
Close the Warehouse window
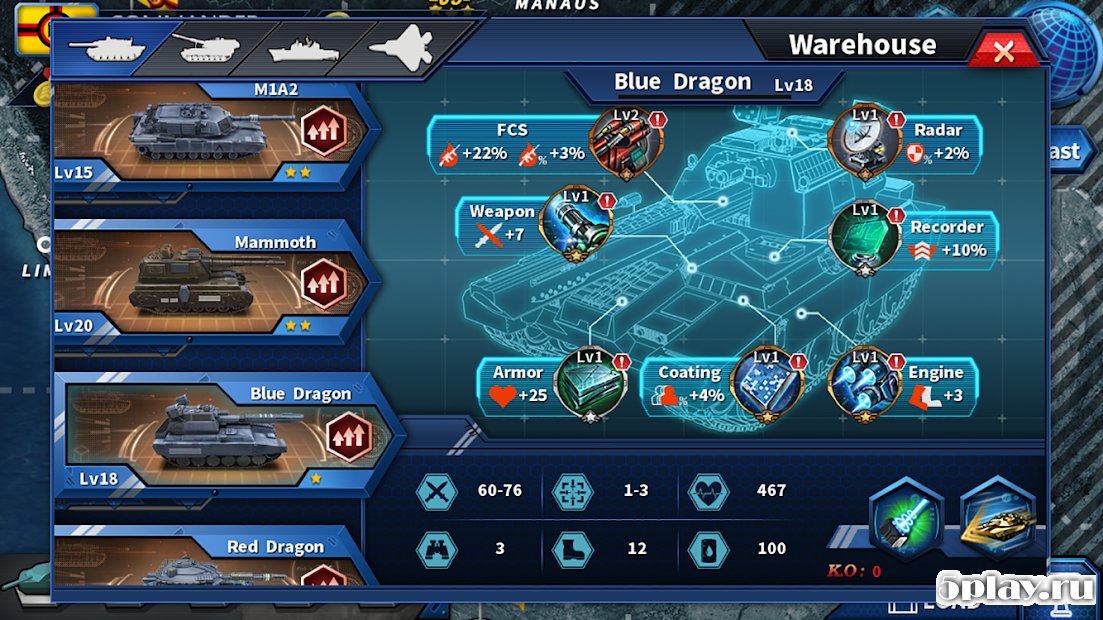(x=1003, y=51)
